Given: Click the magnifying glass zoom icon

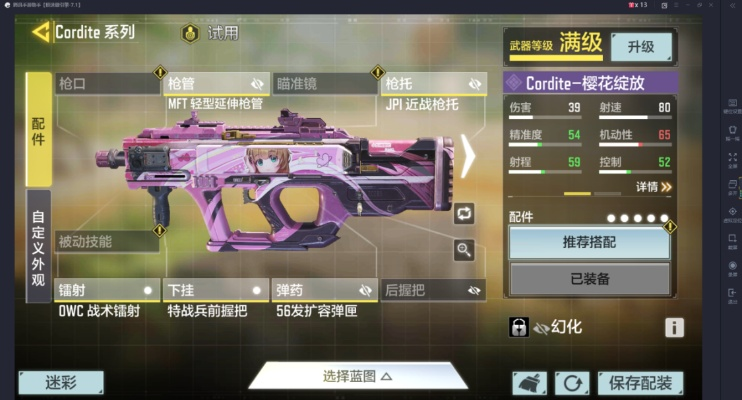Looking at the screenshot, I should point(464,250).
